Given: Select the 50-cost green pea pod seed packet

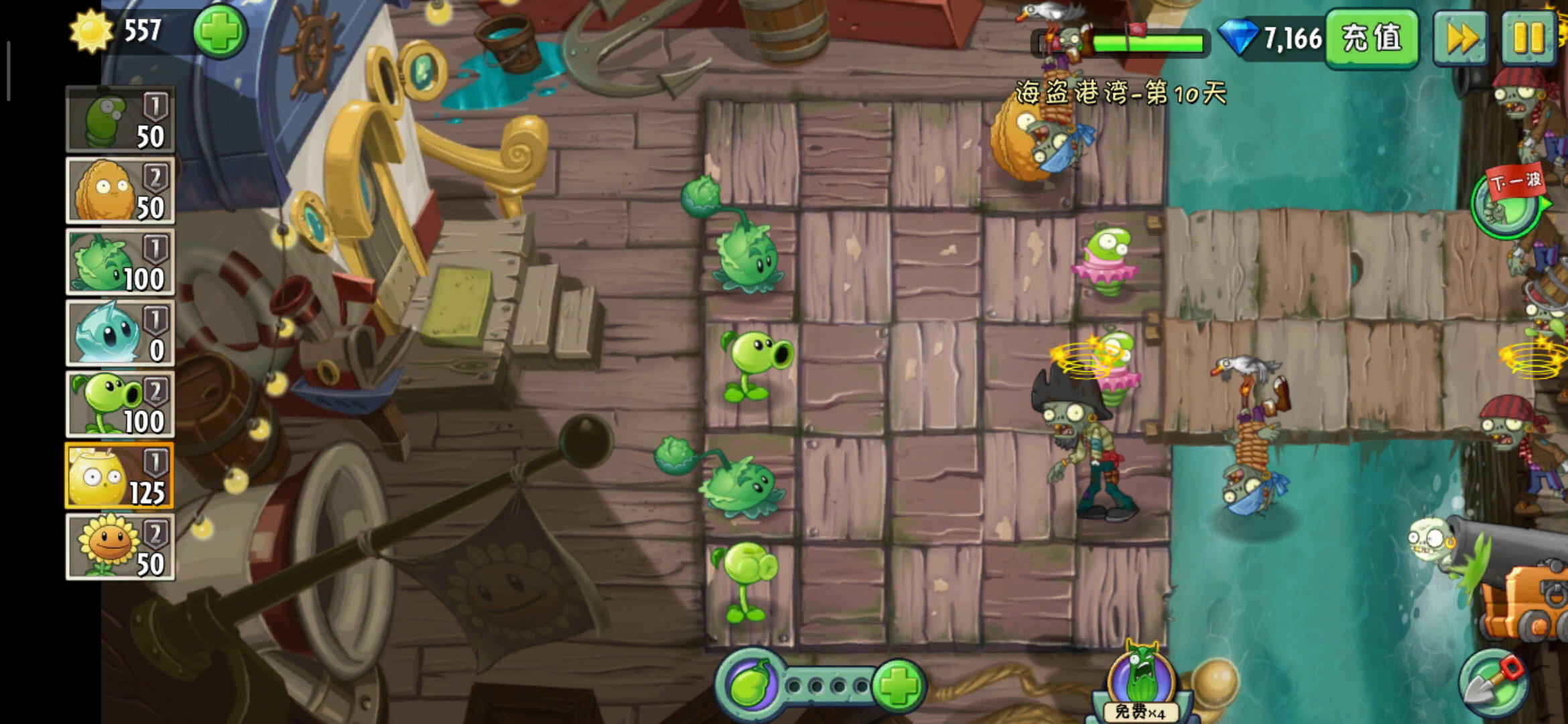Looking at the screenshot, I should point(120,121).
